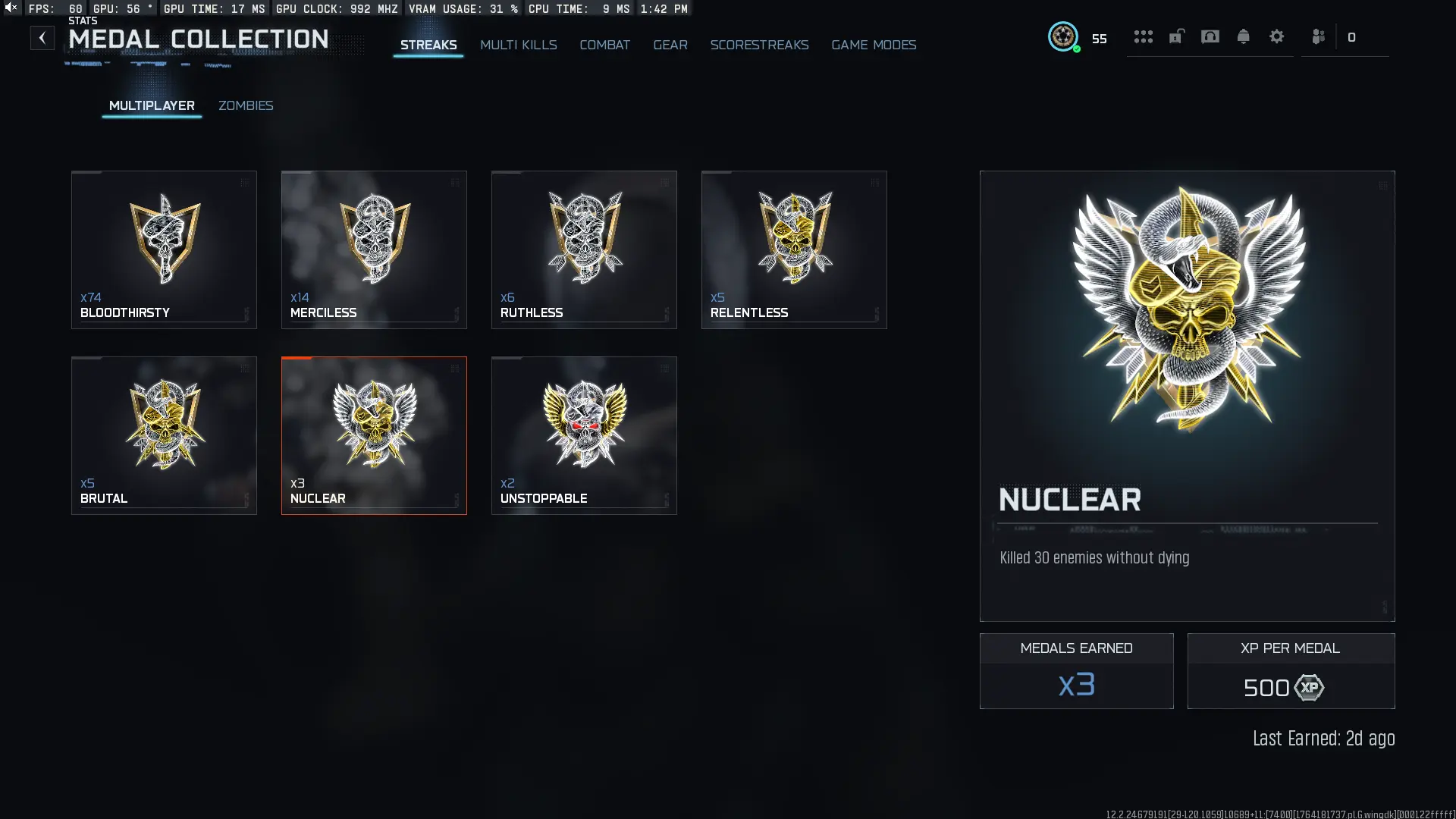The image size is (1456, 819).
Task: Select the BLOODTHIRSTY medal
Action: 164,249
